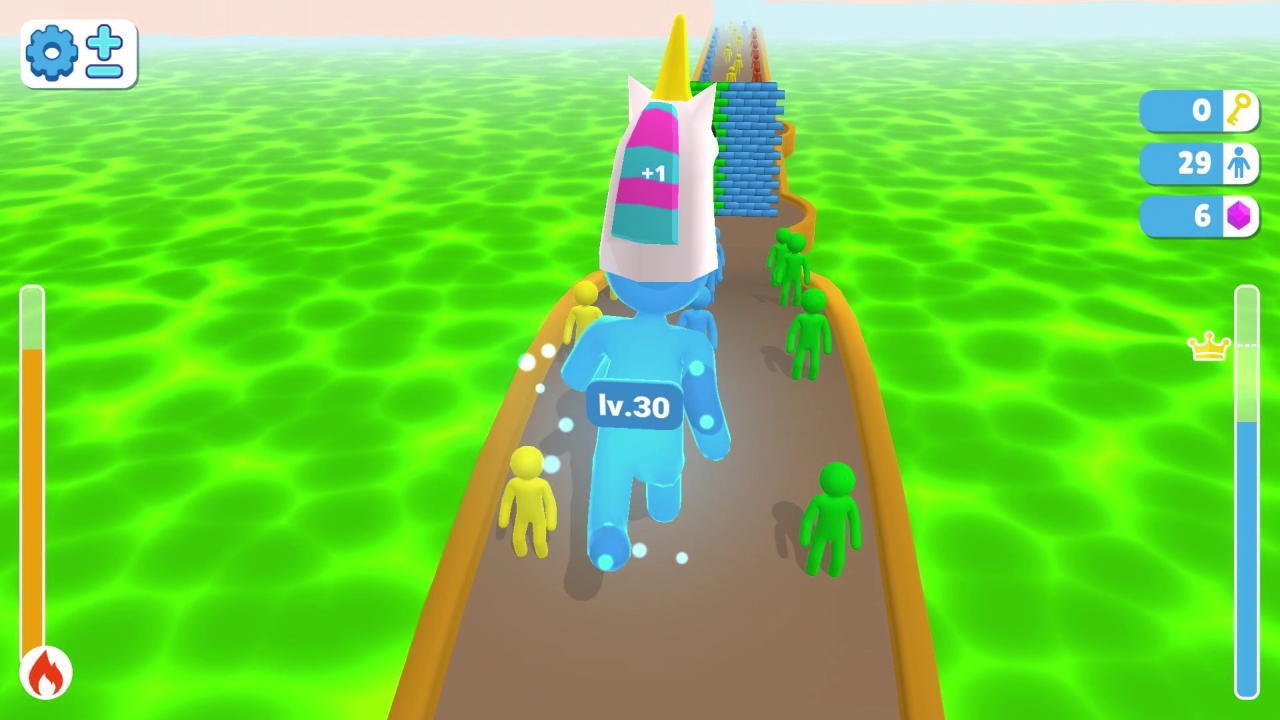
Task: Tap the crown marker on the level progress bar
Action: pos(1207,346)
